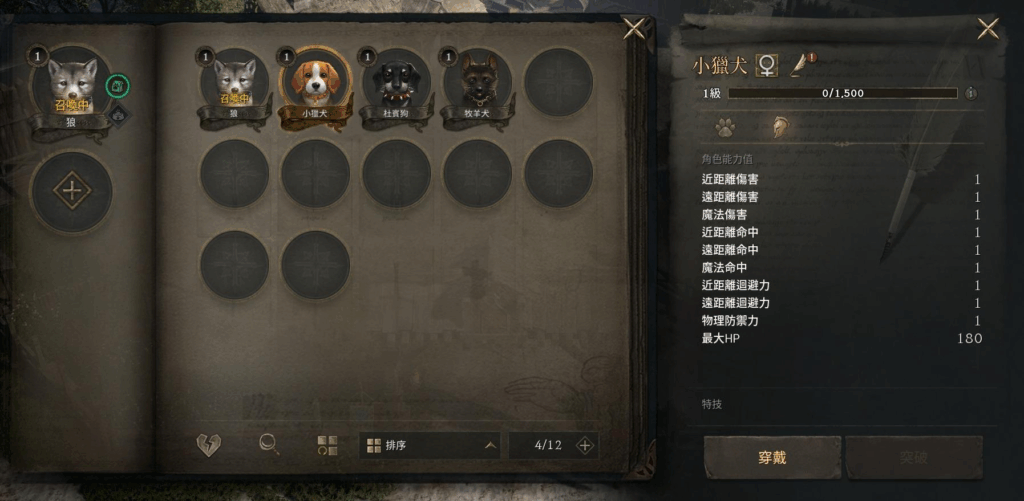Viewport: 1024px width, 501px height.
Task: Click the grid arrange icon beside sort
Action: 327,445
